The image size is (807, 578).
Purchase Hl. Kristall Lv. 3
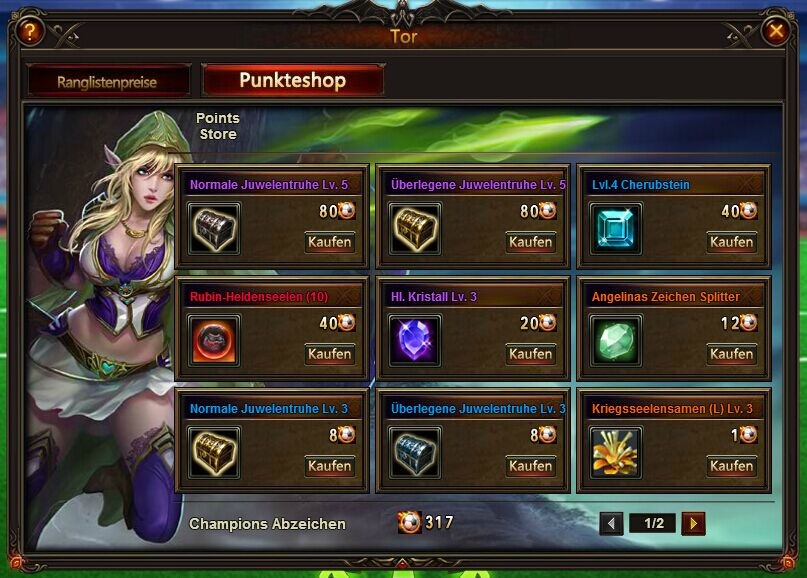coord(530,354)
